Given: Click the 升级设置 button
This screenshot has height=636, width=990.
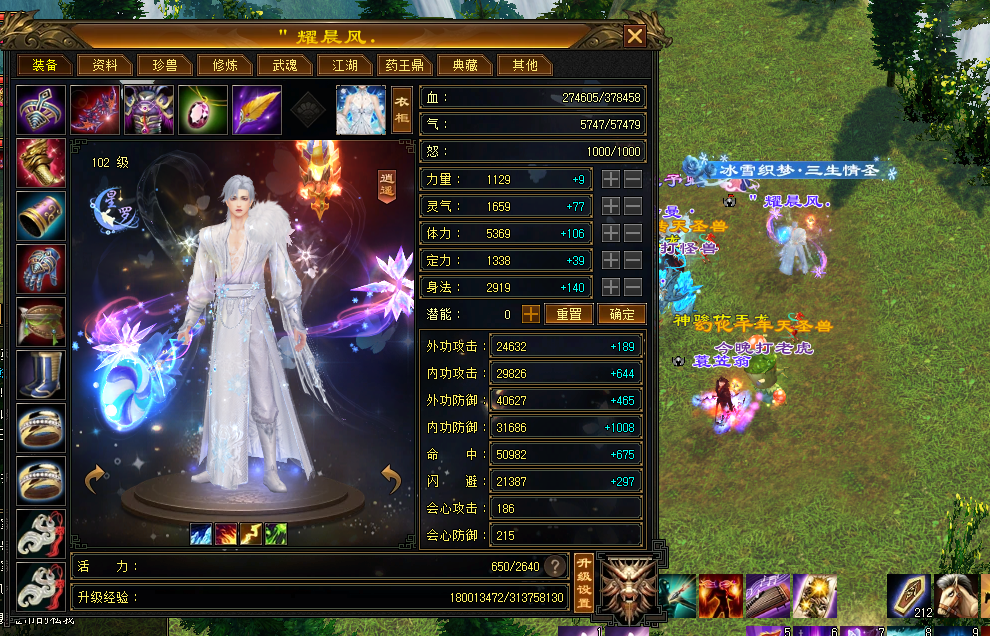Looking at the screenshot, I should pos(584,582).
